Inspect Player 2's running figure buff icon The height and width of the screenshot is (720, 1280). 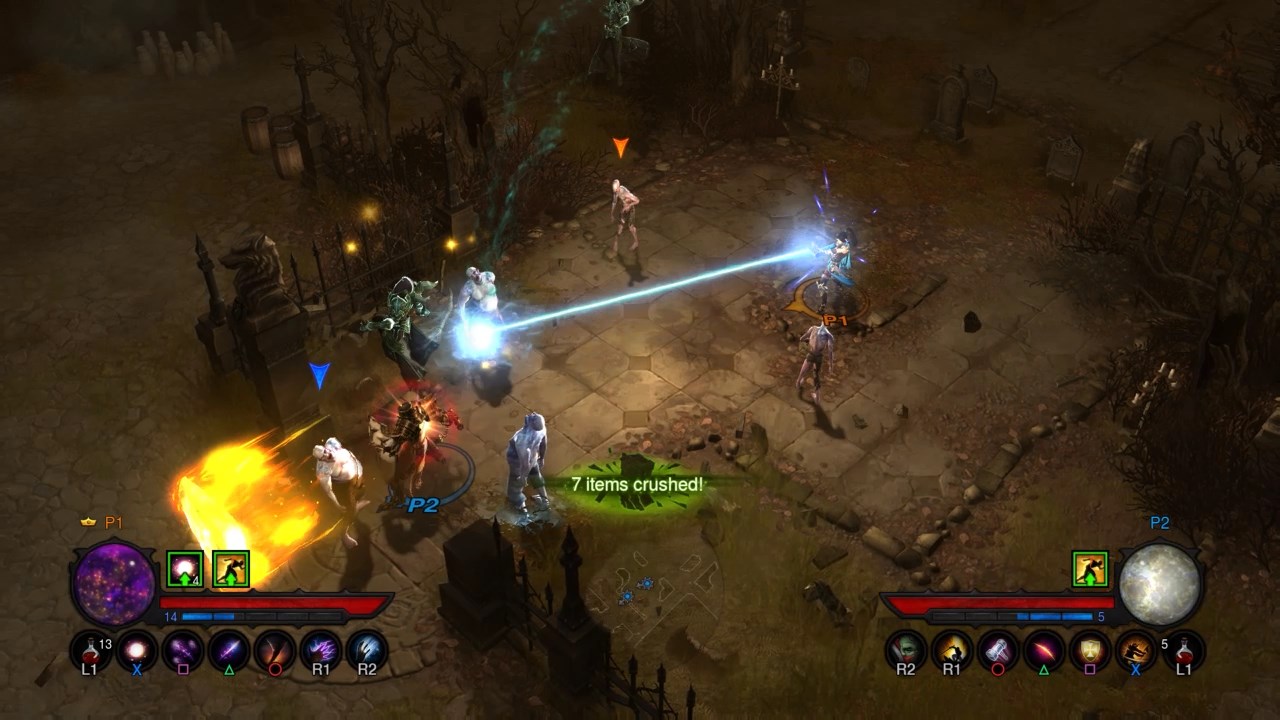tap(1091, 569)
